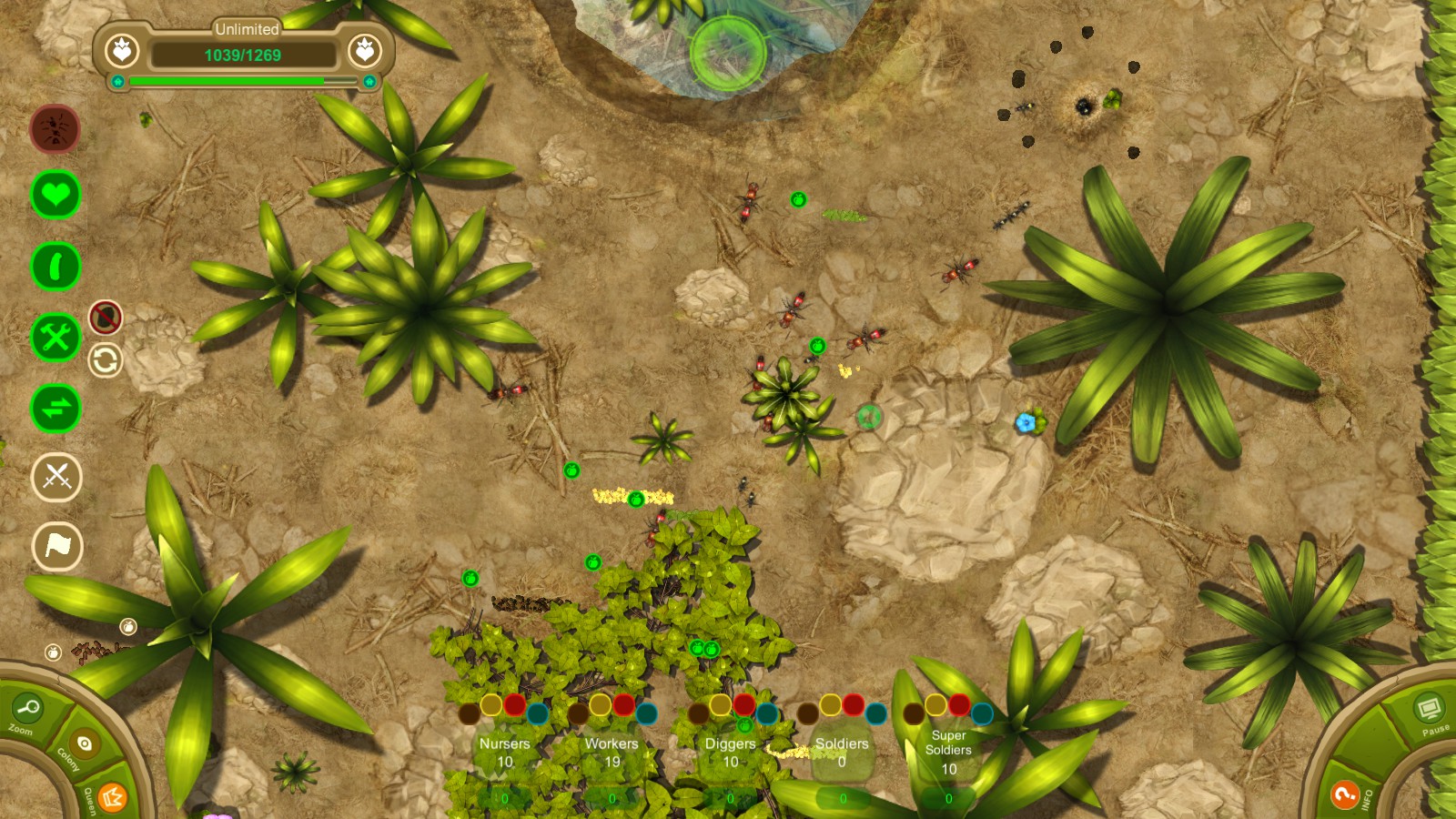
Task: Show the Colony view
Action: [x=84, y=744]
